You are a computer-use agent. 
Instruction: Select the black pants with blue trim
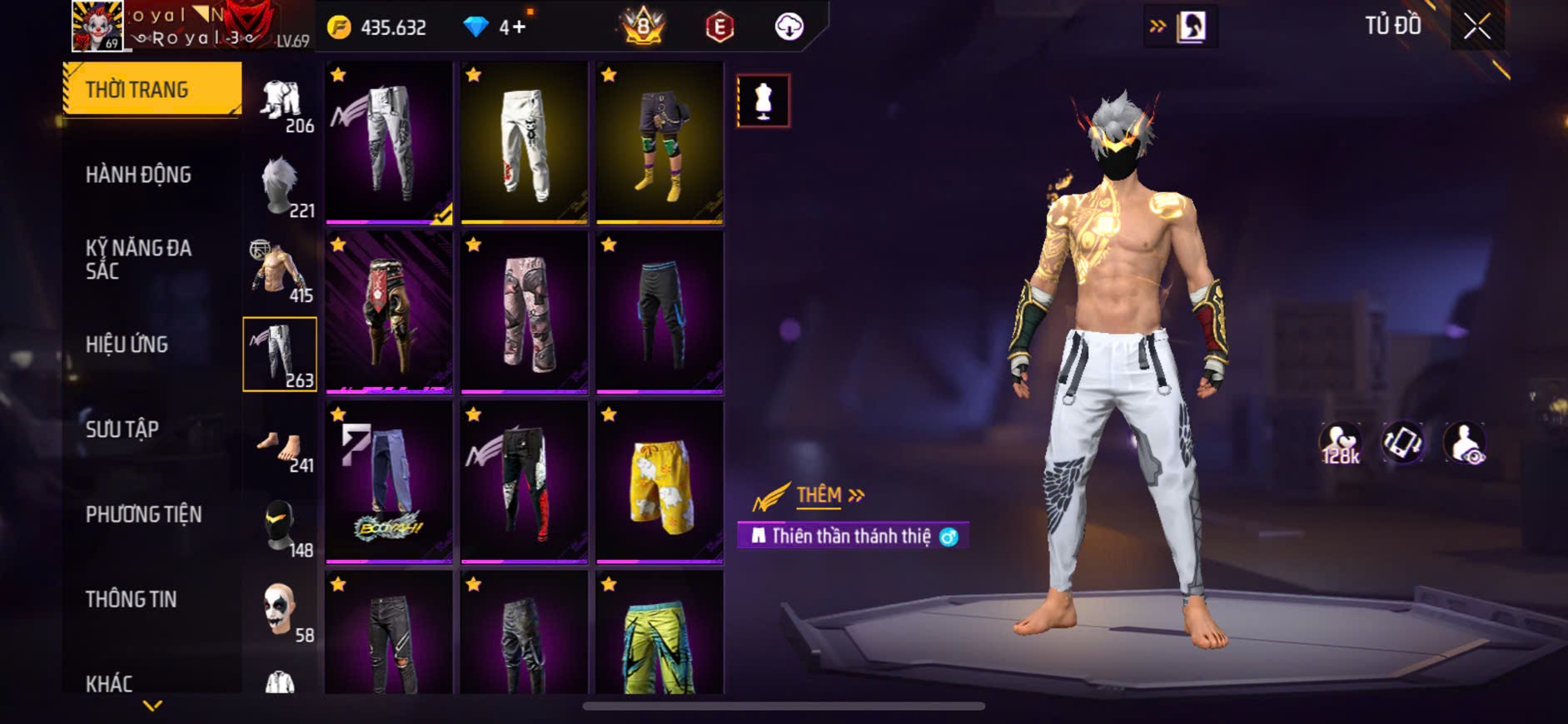coord(660,312)
